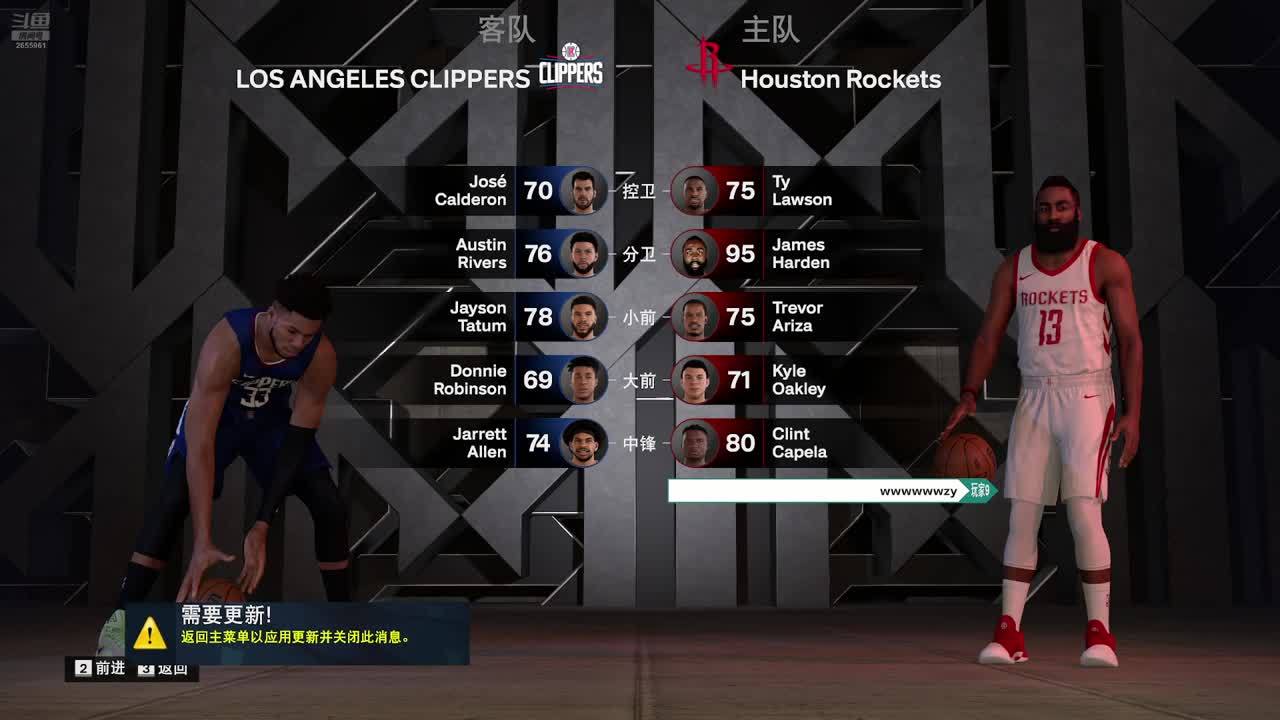Pick Donnie Robinson from the Clippers lineup

[x=510, y=380]
